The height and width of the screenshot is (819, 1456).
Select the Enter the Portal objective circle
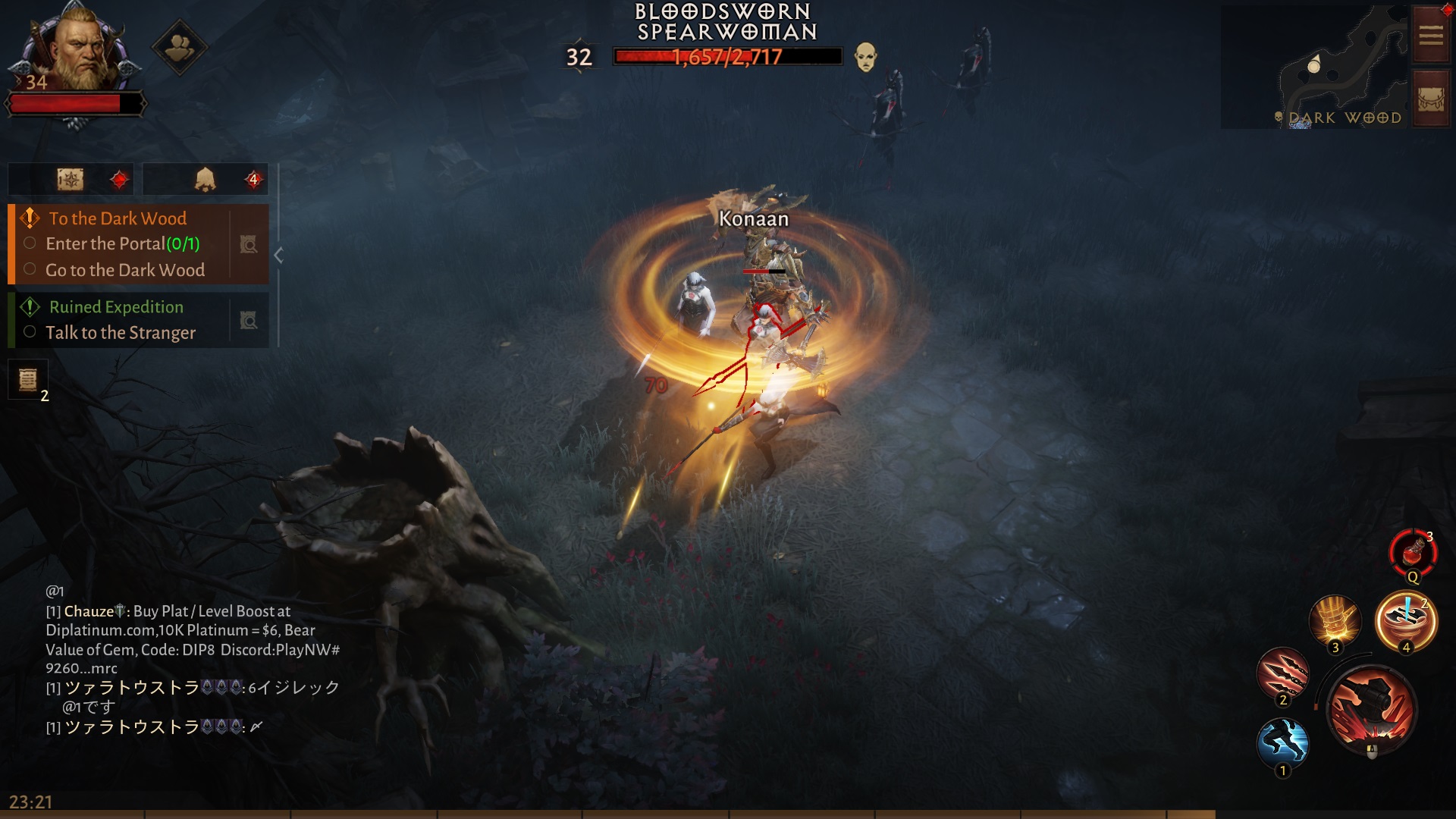tap(30, 243)
